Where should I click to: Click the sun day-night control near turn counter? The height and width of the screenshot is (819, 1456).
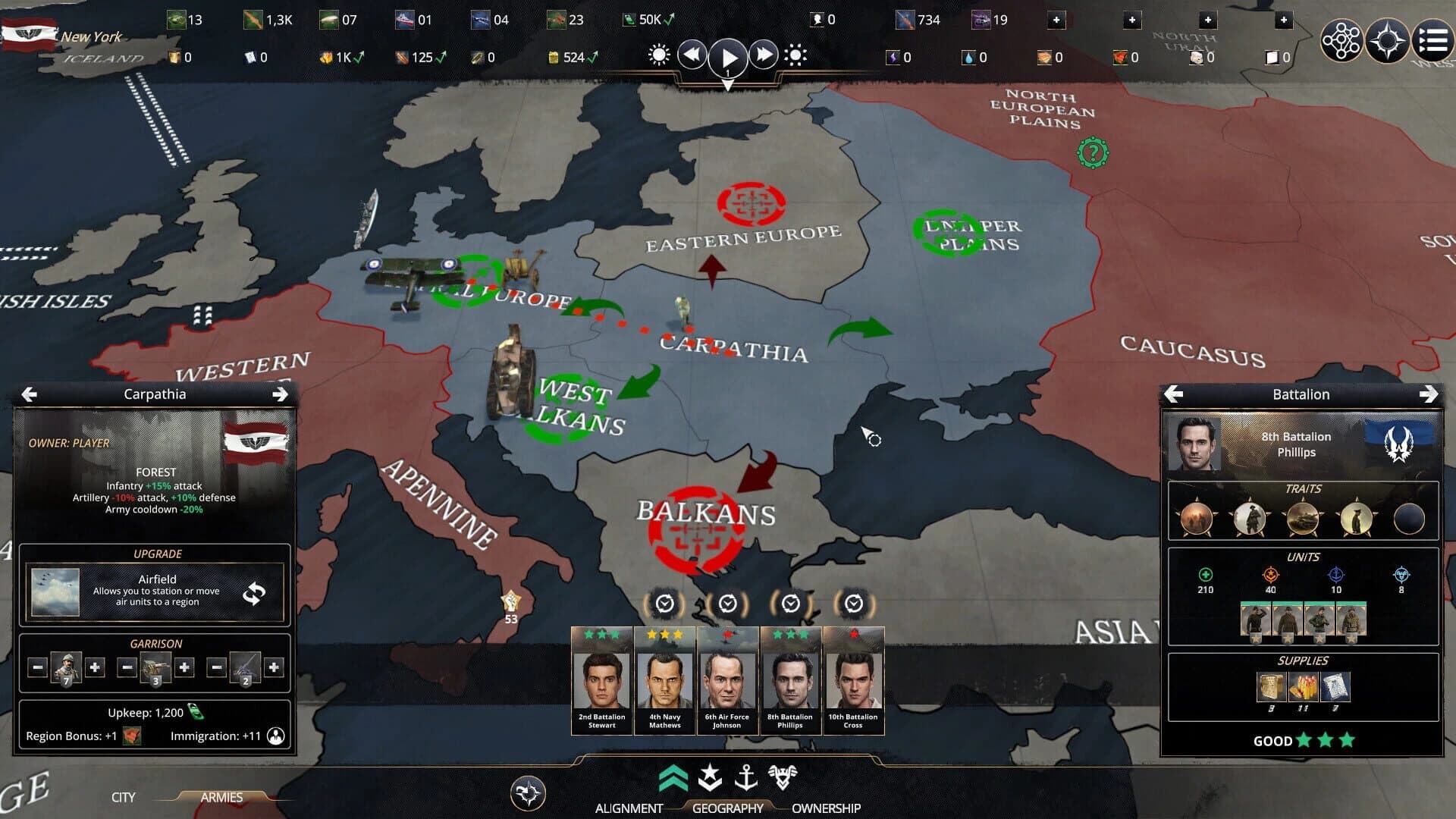tap(658, 54)
